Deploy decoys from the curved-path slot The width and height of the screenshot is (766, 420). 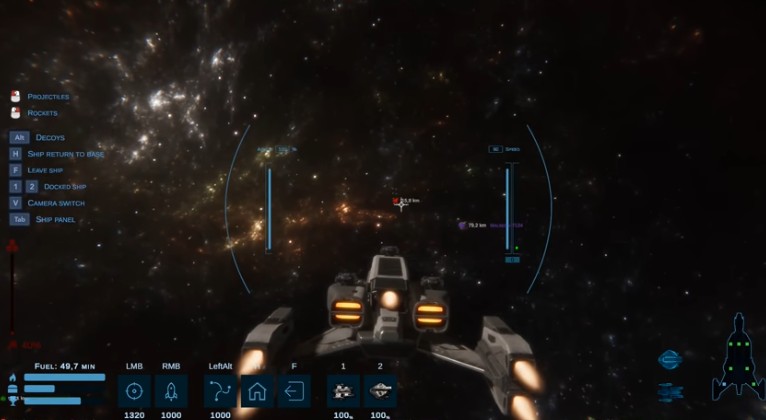pyautogui.click(x=220, y=390)
